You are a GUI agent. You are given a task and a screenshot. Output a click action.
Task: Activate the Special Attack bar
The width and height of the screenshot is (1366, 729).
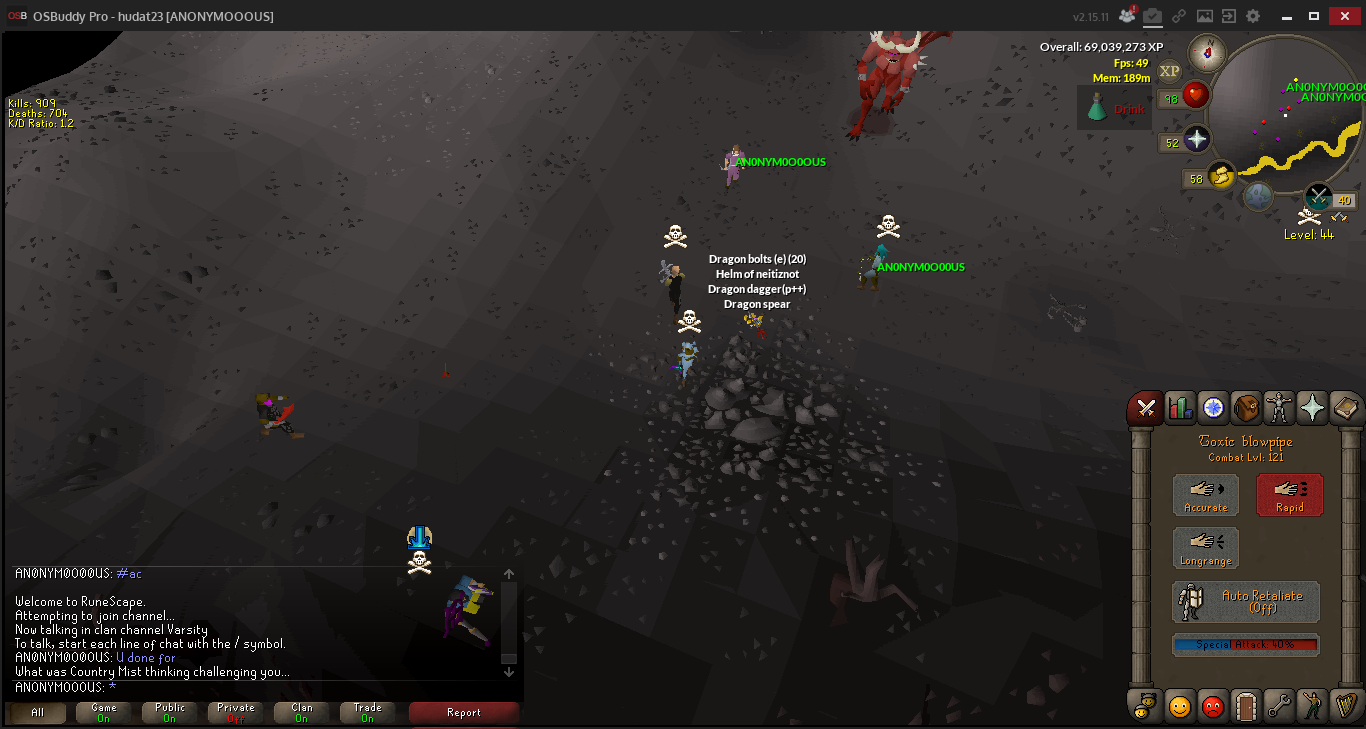(1245, 645)
